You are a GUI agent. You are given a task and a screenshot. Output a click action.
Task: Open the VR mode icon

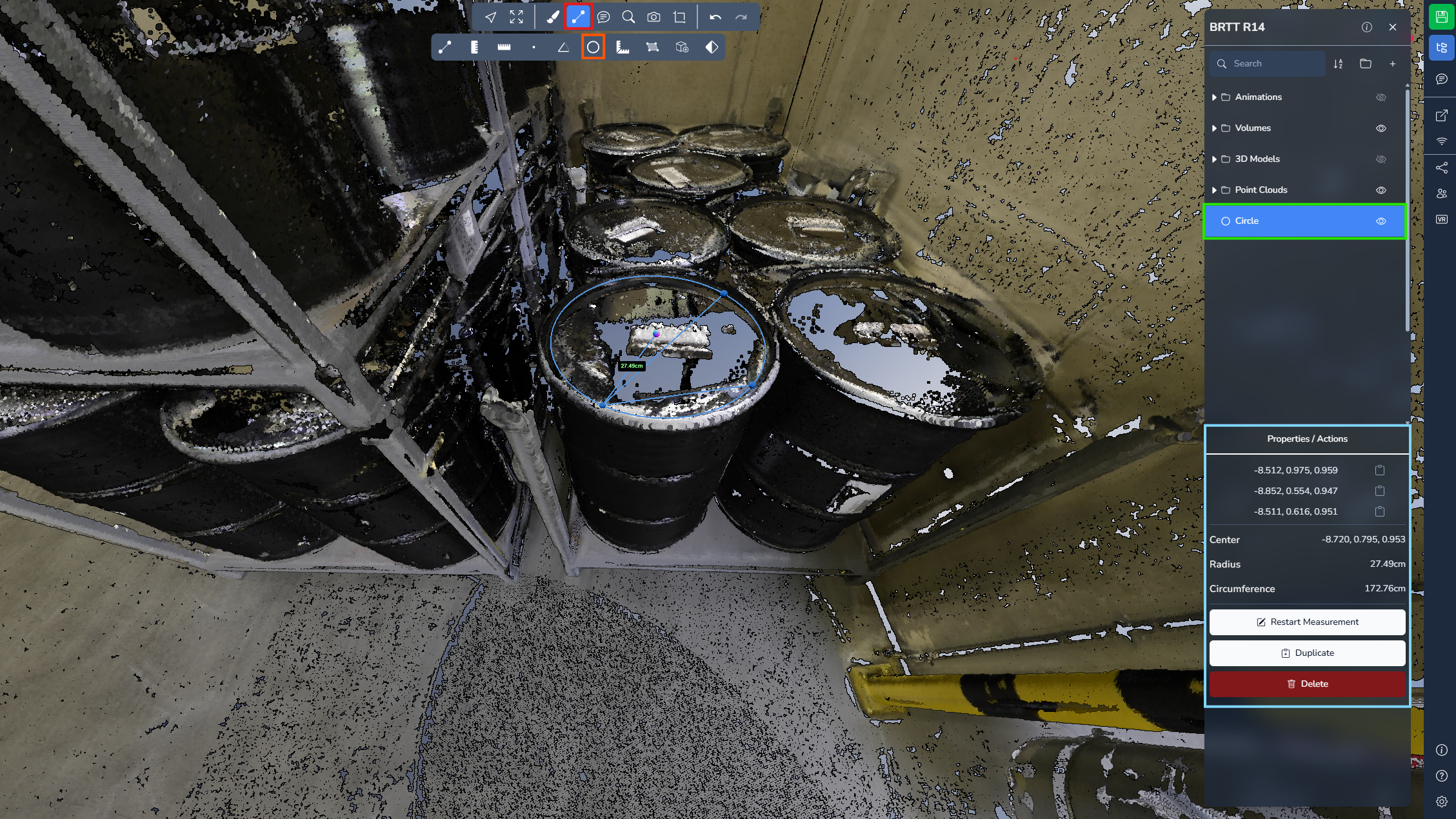click(x=1441, y=219)
